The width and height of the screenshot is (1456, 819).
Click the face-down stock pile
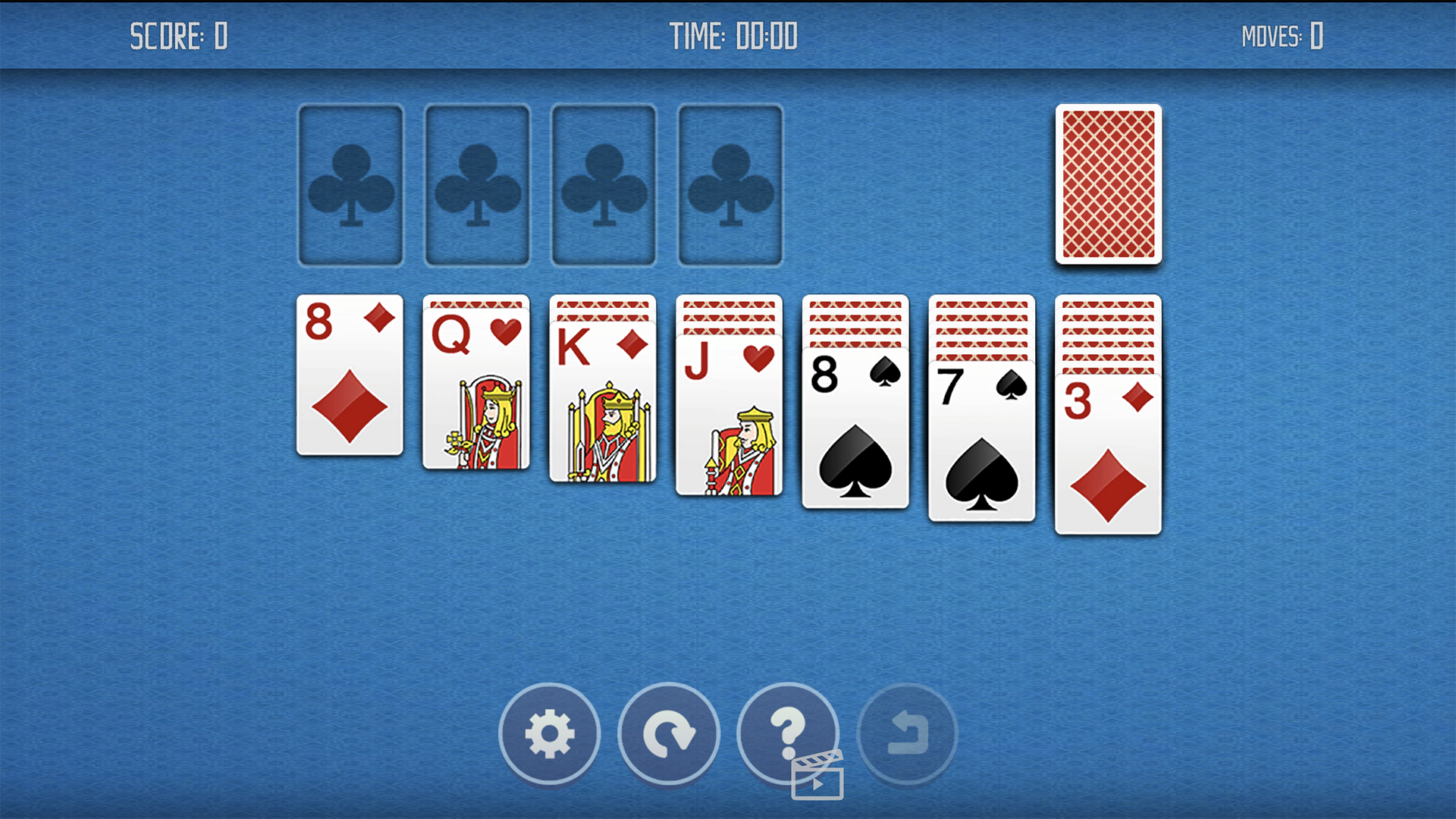(1108, 184)
